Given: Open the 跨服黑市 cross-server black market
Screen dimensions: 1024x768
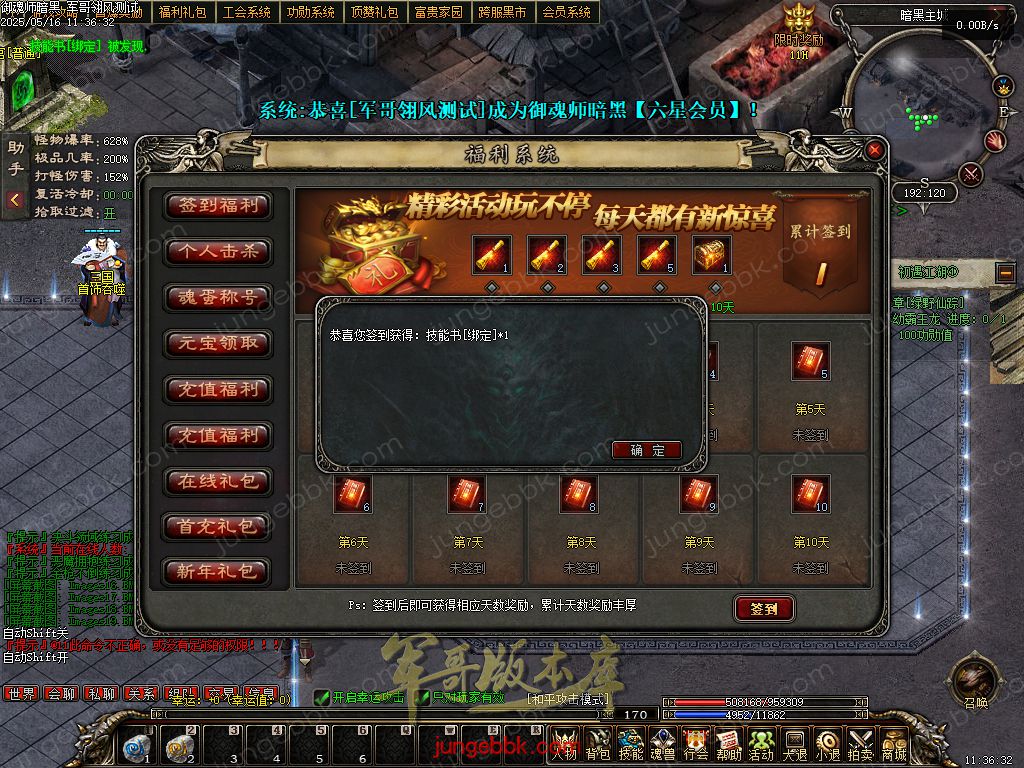Looking at the screenshot, I should tap(502, 12).
